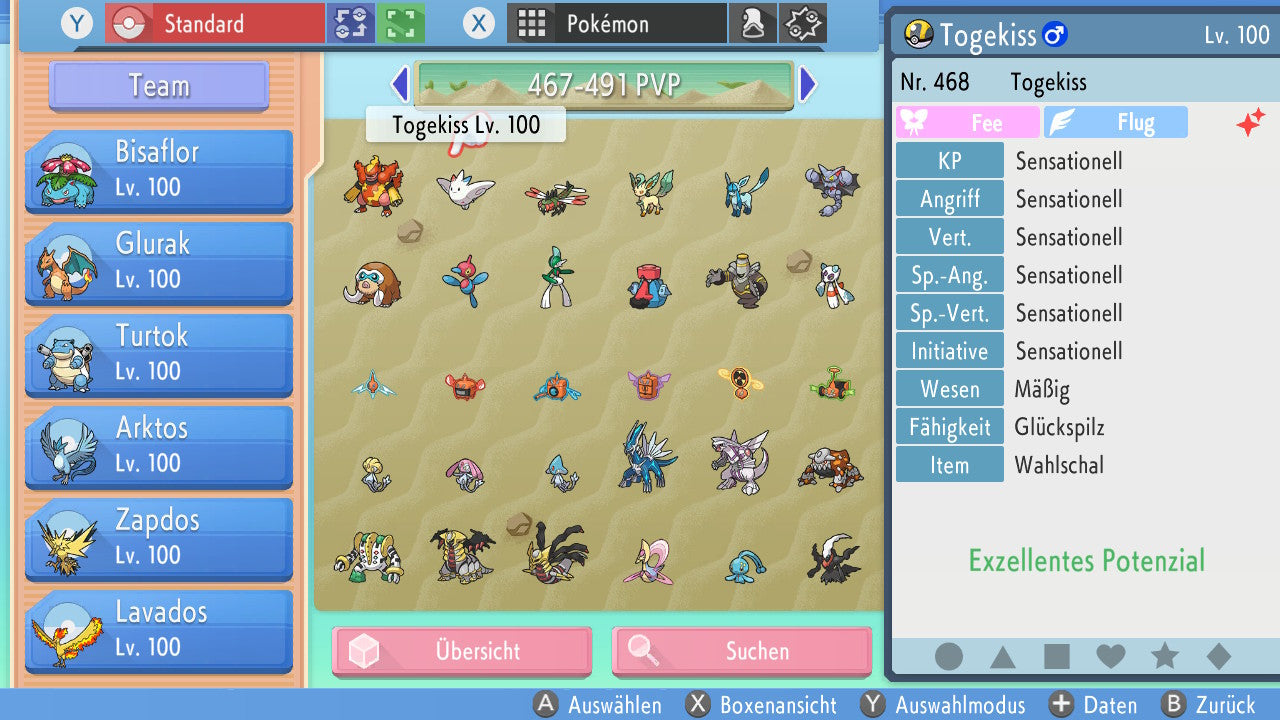Image resolution: width=1280 pixels, height=720 pixels.
Task: Select the Flug type icon
Action: 1116,122
